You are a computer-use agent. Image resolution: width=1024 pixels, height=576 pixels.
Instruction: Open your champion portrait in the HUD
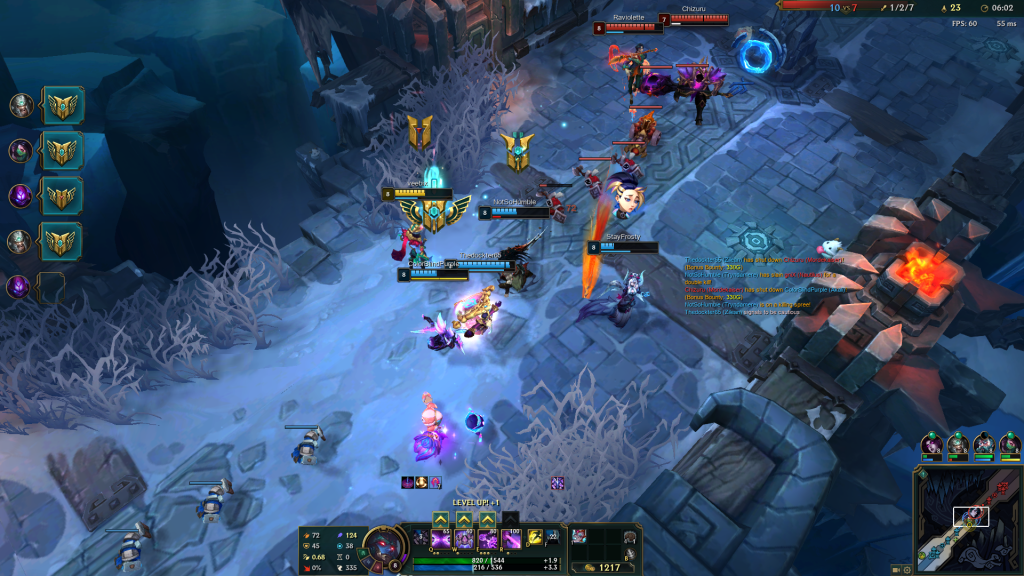(x=382, y=547)
